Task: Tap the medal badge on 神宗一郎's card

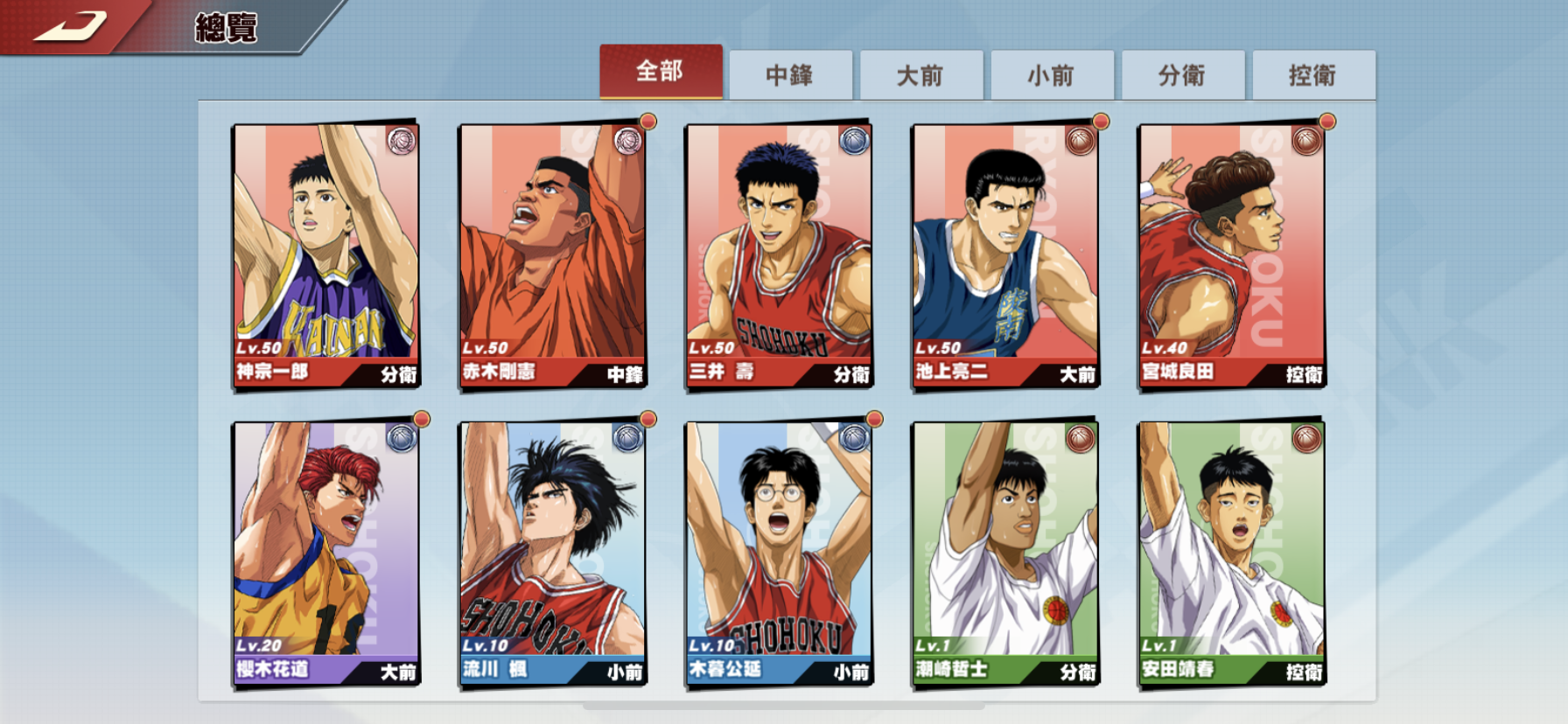Action: coord(402,141)
